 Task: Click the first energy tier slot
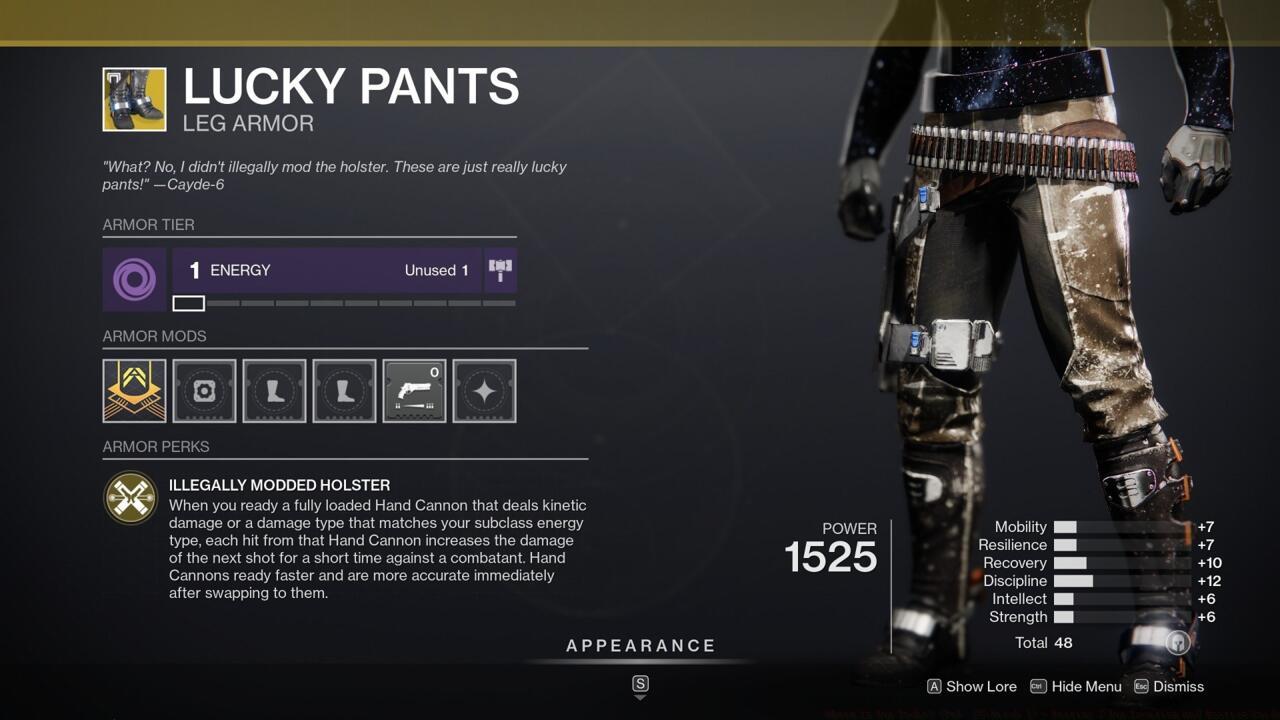click(x=189, y=302)
